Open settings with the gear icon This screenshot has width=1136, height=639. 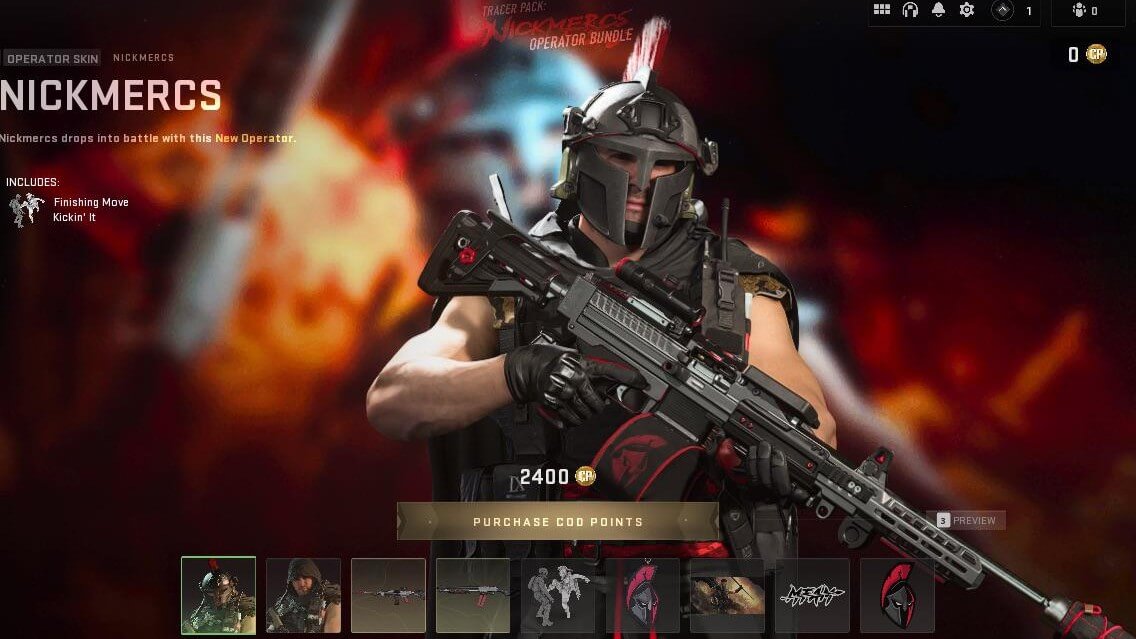tap(966, 10)
